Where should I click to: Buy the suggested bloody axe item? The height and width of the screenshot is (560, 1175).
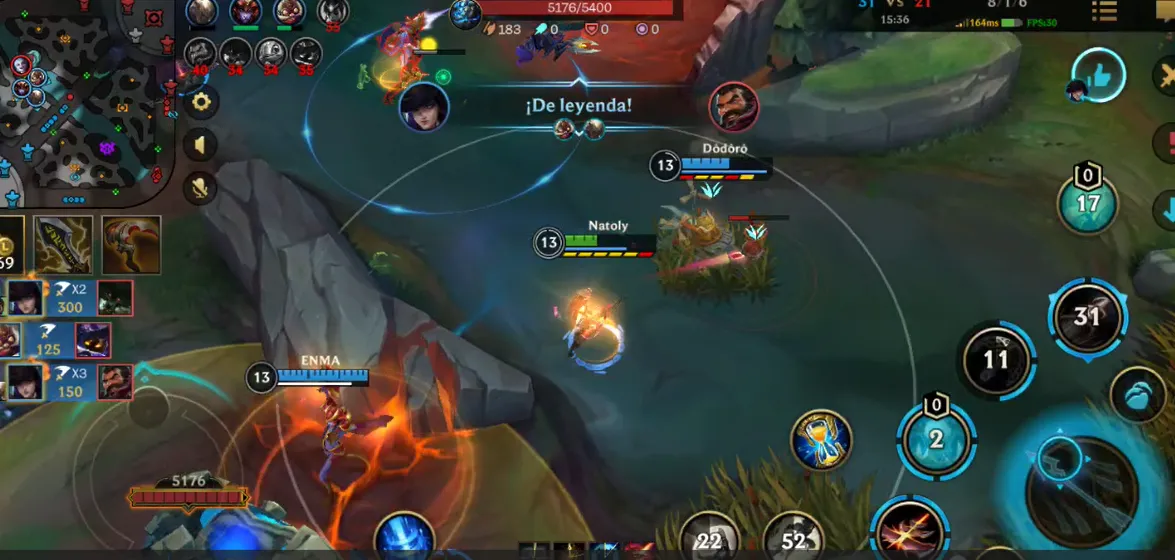click(131, 244)
